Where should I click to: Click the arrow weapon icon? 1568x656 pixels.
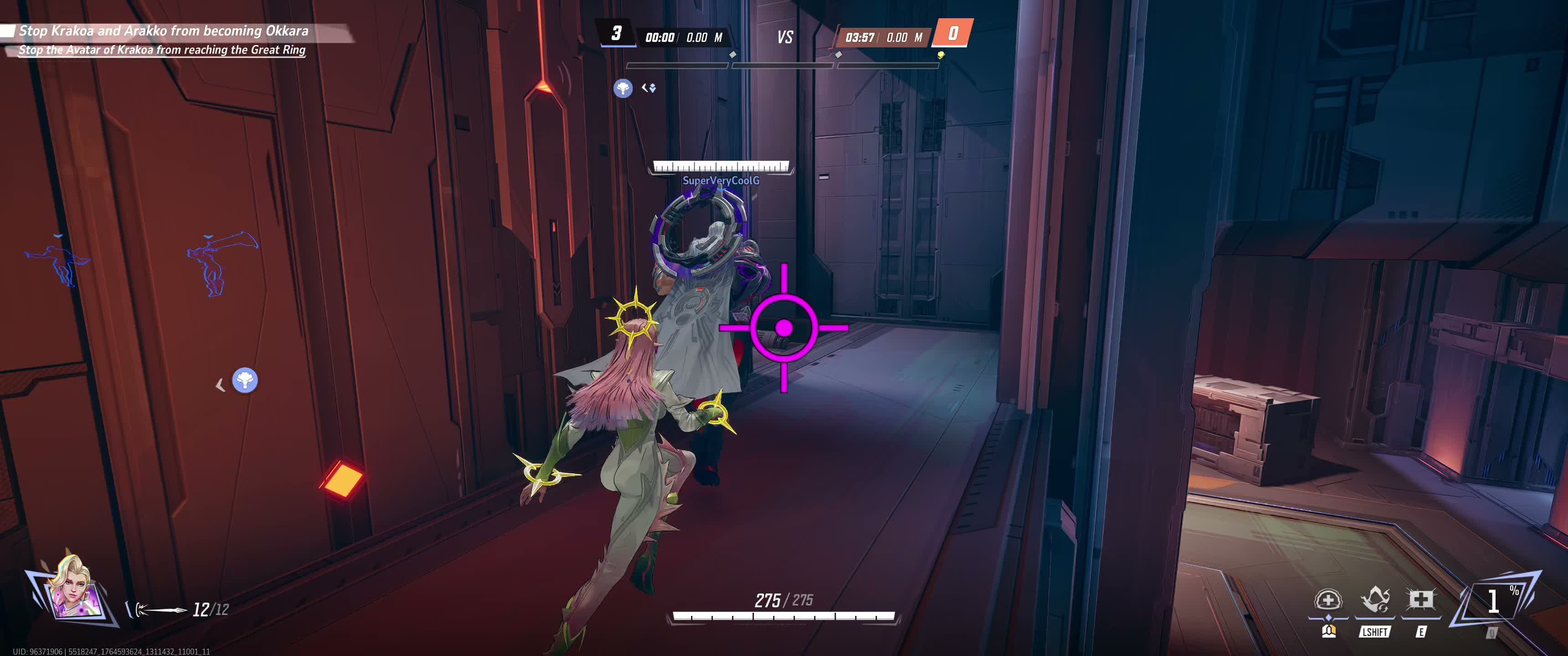coord(160,609)
